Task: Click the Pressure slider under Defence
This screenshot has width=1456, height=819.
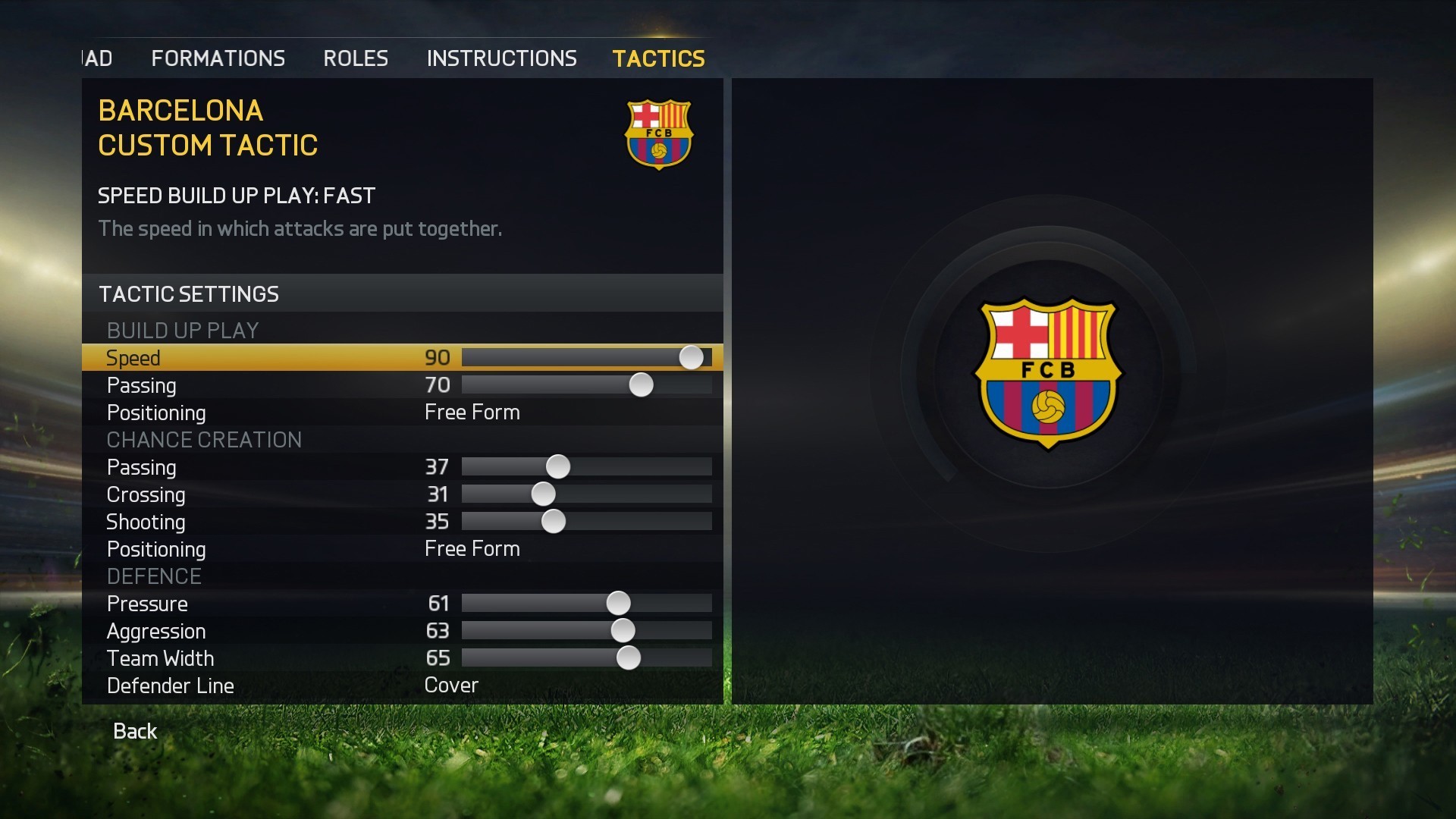Action: coord(620,603)
